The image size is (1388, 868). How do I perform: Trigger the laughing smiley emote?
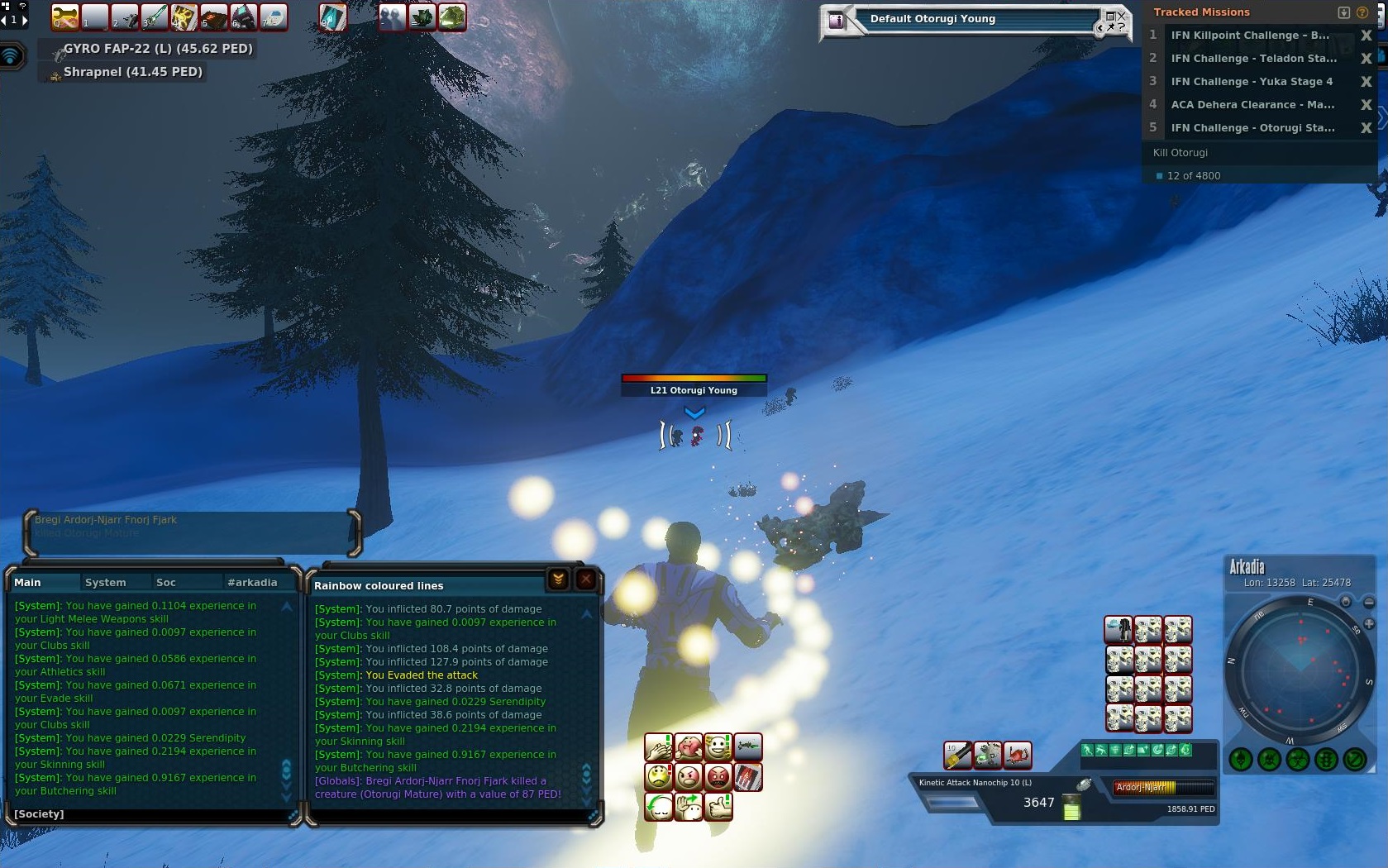[x=718, y=747]
